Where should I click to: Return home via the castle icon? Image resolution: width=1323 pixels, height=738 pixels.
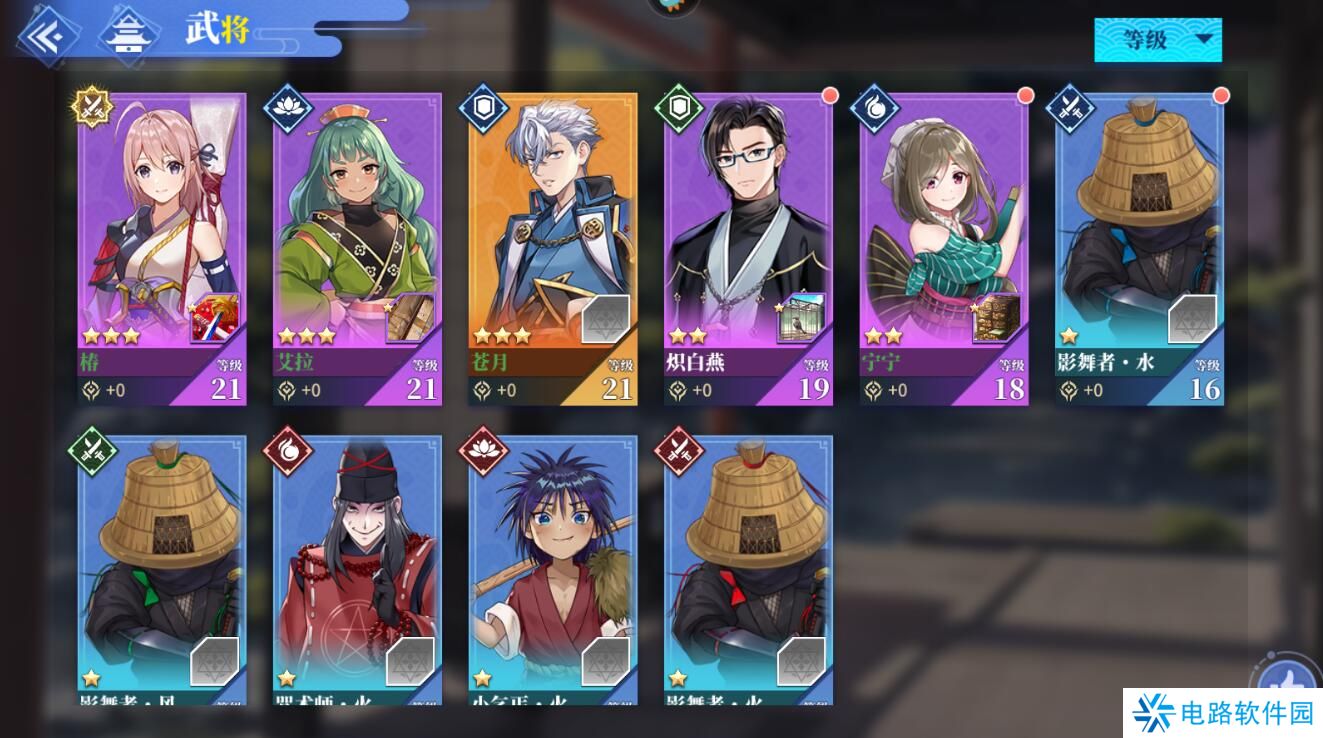[x=129, y=34]
